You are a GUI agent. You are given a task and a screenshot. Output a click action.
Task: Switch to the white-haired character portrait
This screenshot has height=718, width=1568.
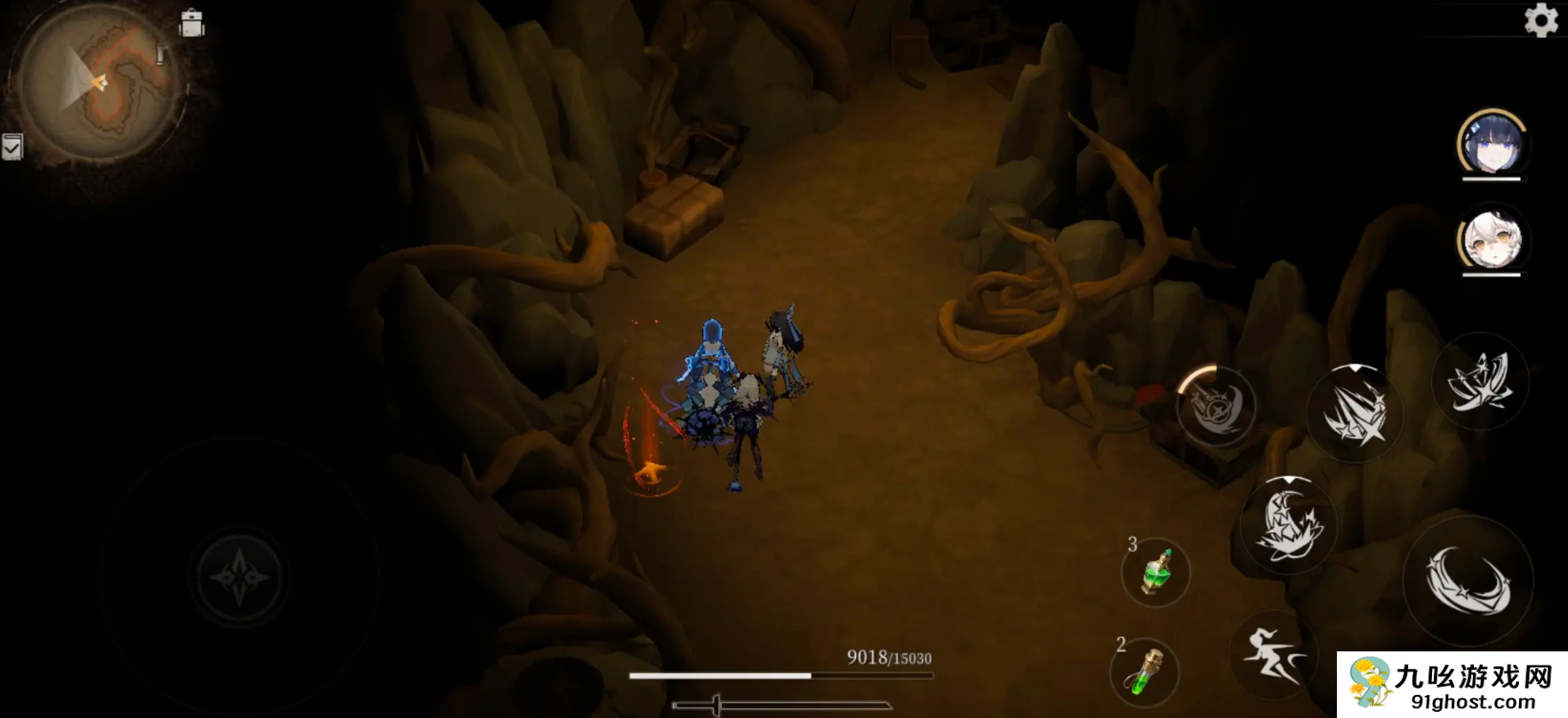click(1491, 240)
